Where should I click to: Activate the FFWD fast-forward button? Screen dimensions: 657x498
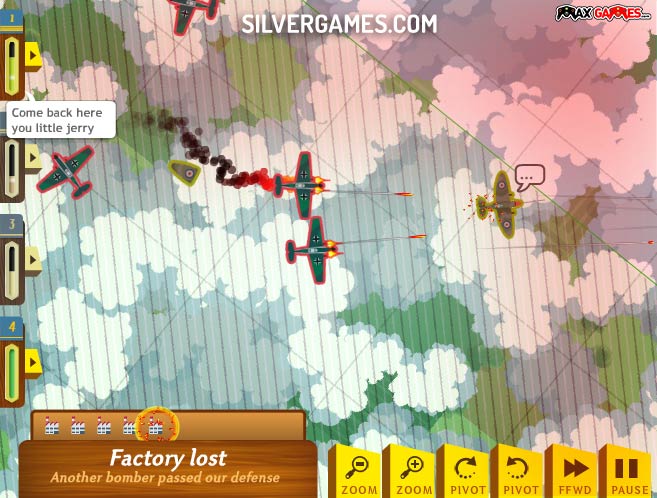coord(575,472)
